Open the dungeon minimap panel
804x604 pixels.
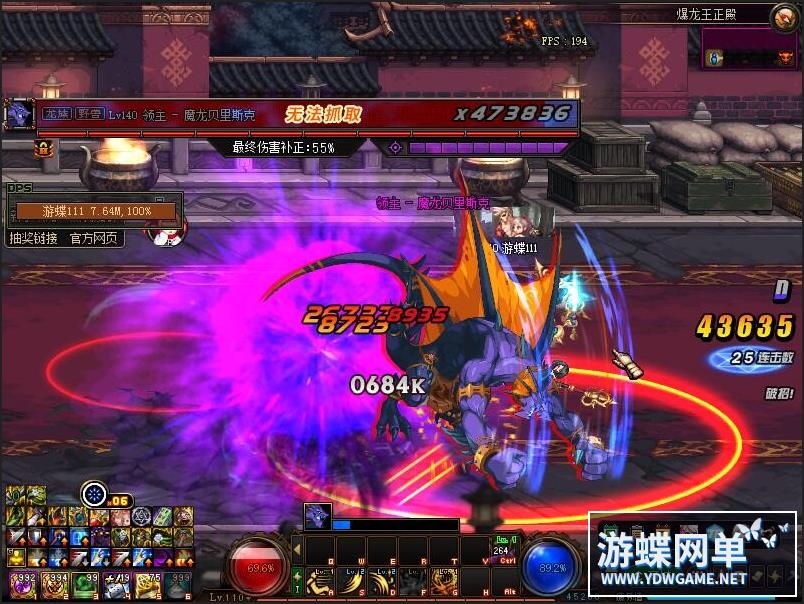coord(747,47)
